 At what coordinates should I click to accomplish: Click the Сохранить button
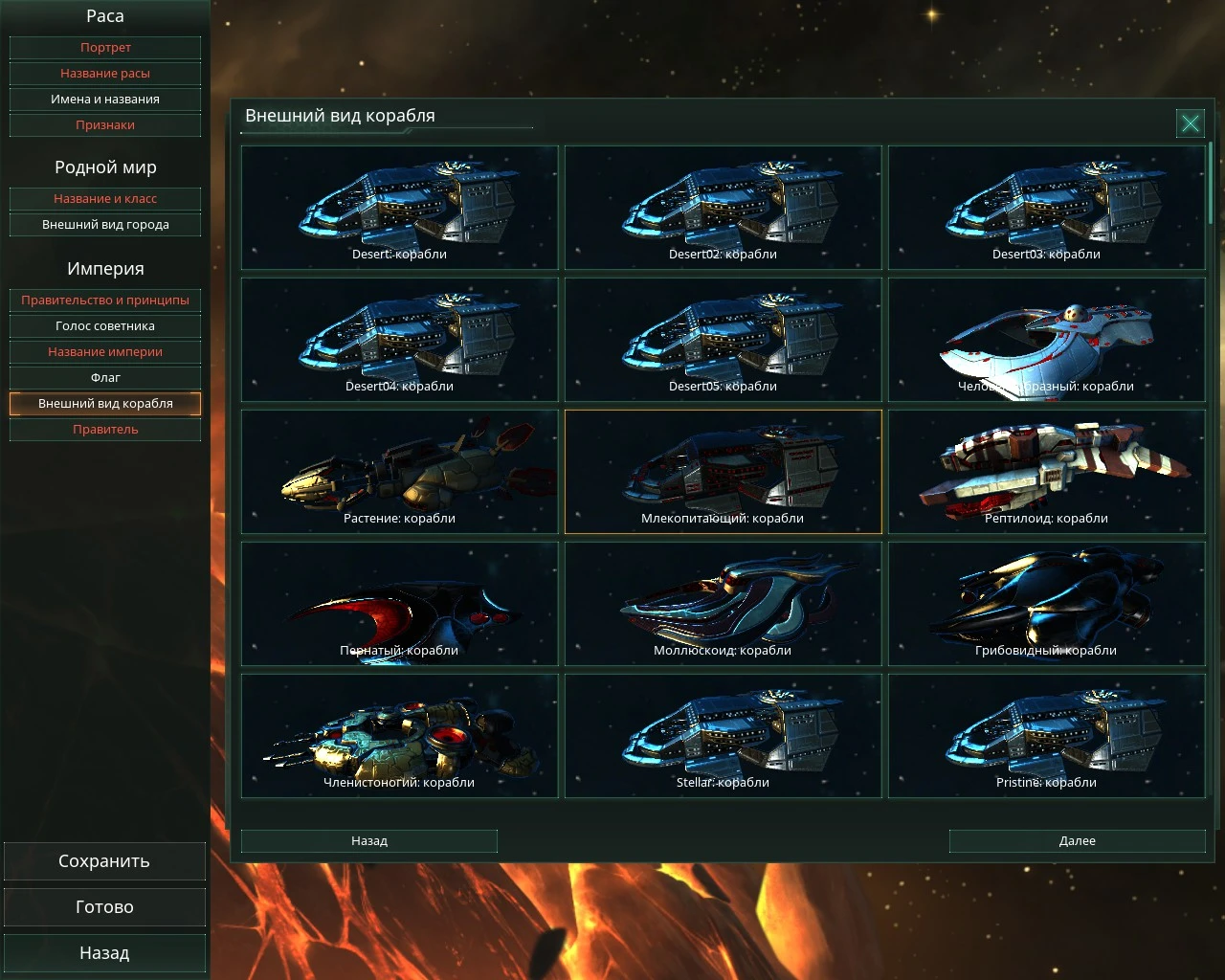(105, 860)
